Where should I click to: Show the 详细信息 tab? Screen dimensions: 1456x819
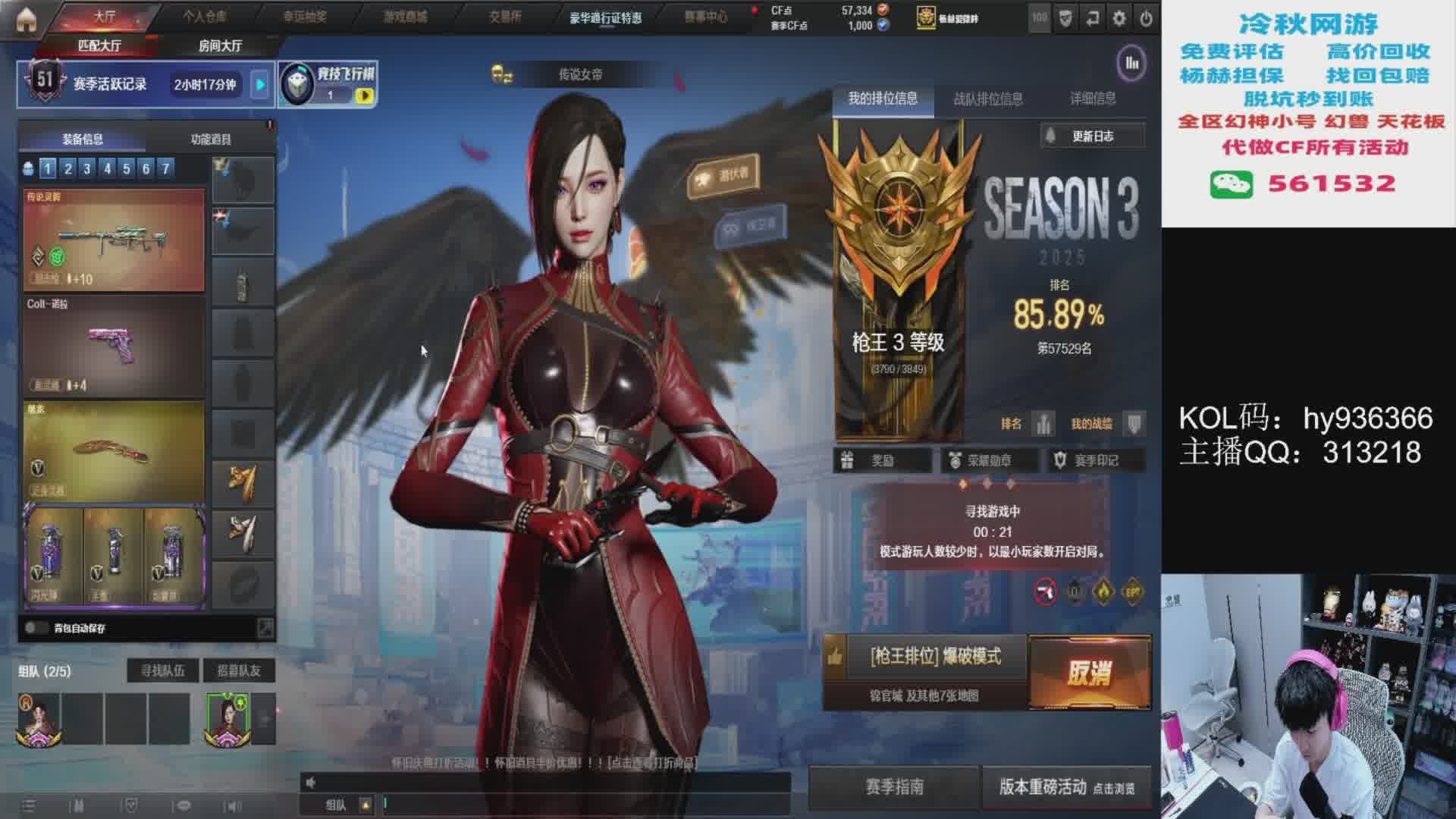pyautogui.click(x=1092, y=99)
